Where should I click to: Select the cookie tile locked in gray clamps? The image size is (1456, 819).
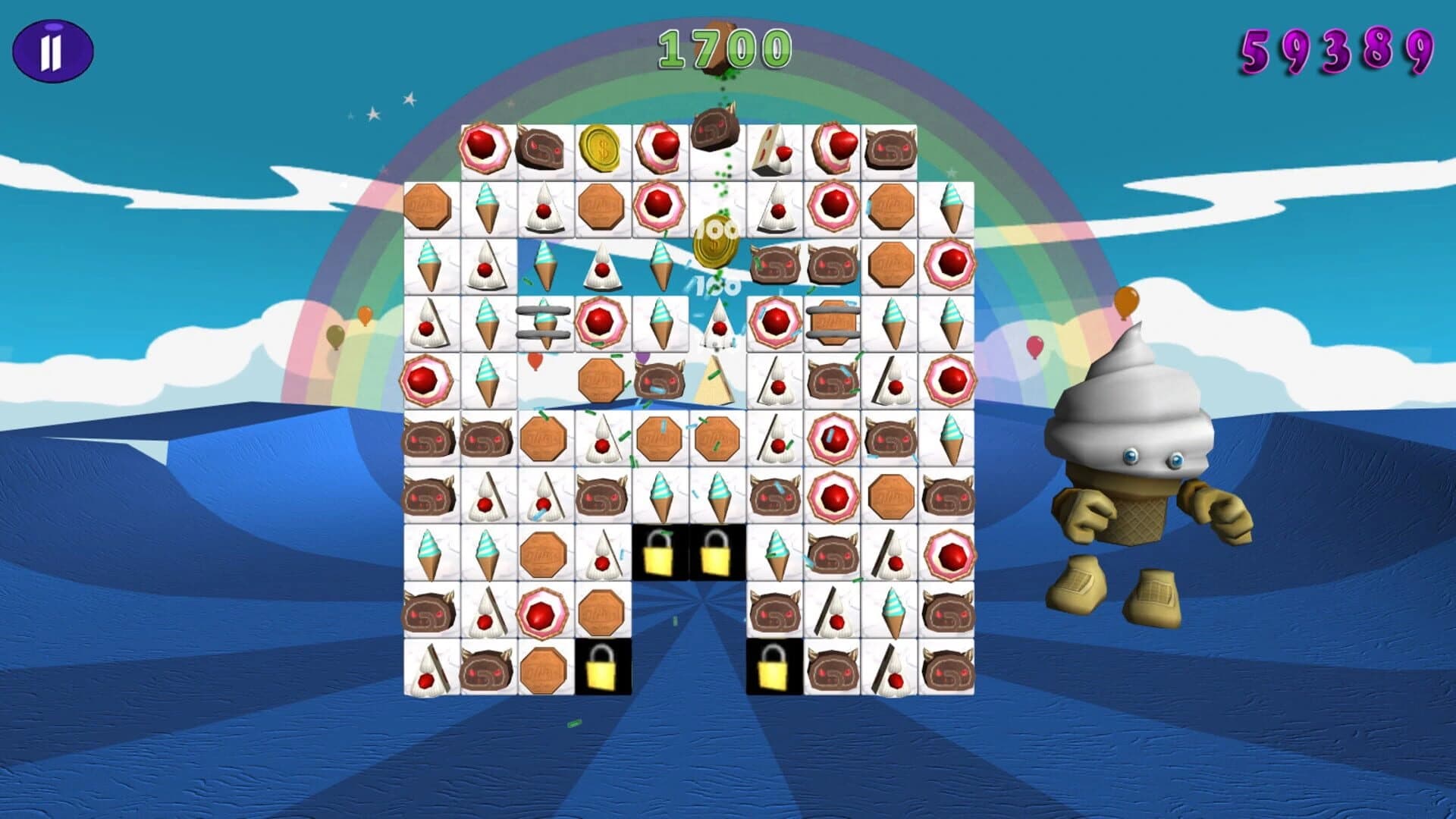[831, 322]
